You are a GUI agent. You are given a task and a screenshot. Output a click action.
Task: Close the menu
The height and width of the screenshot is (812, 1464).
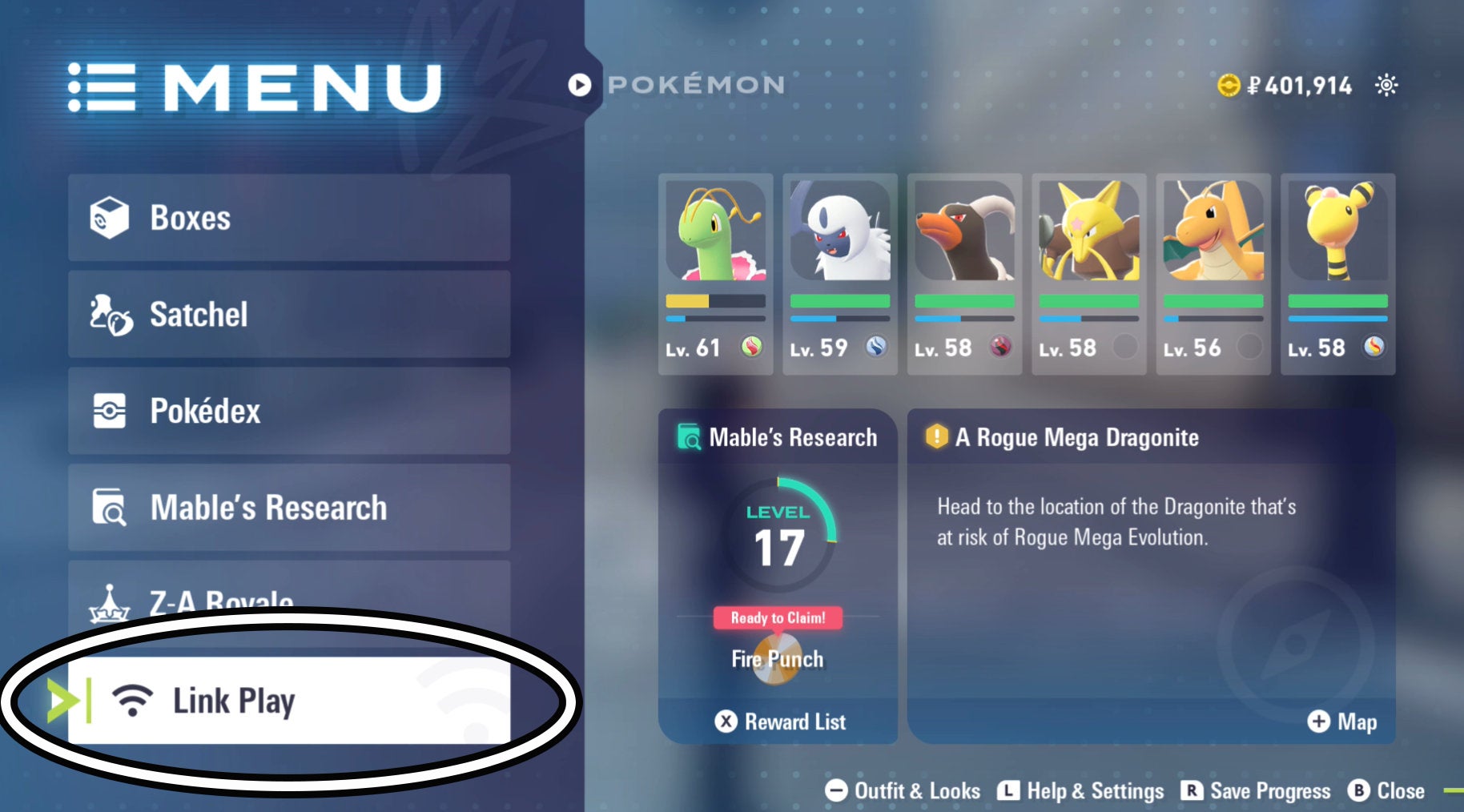[1387, 791]
